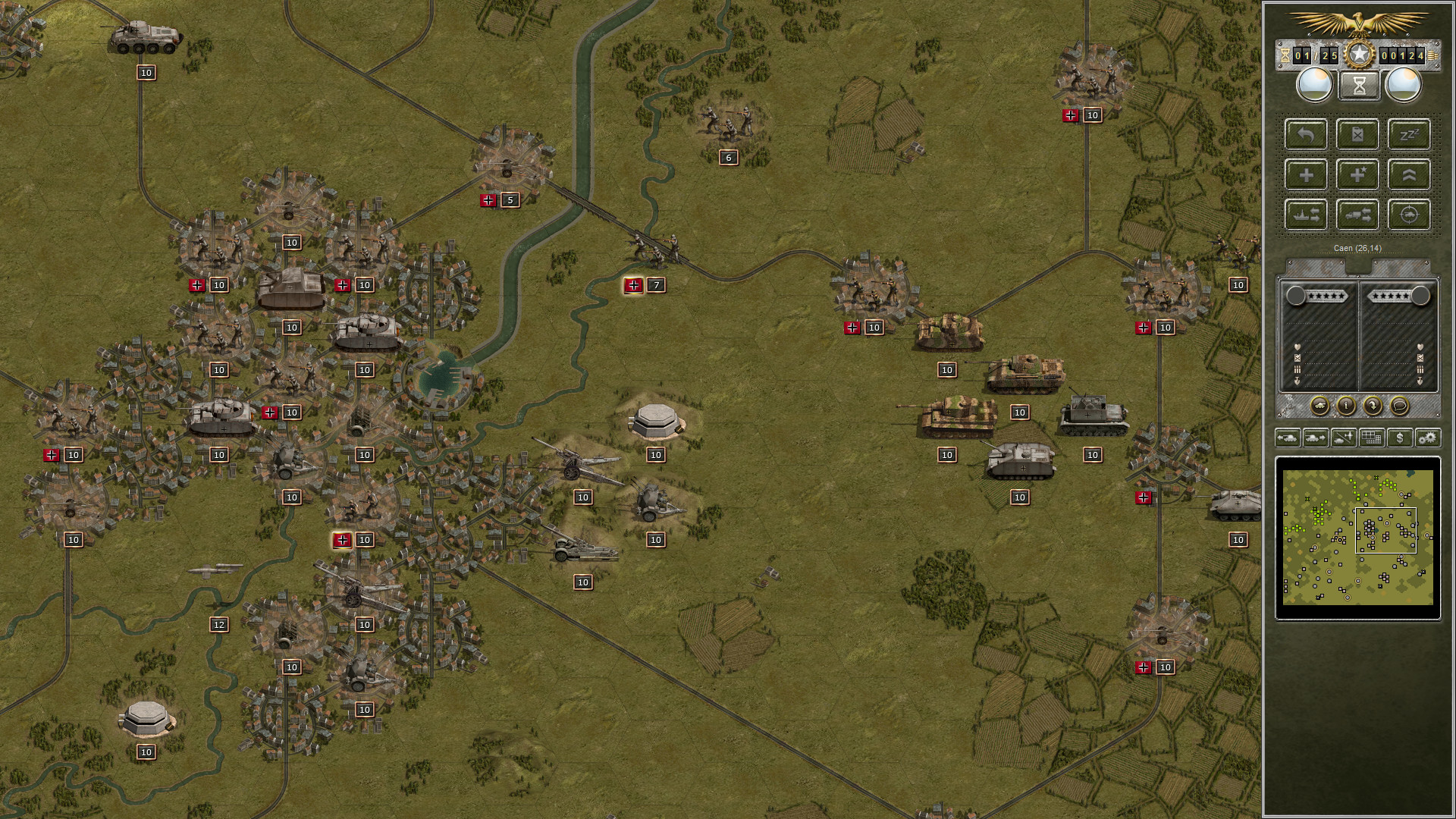
Task: Open the strategic map grid button
Action: point(1372,438)
